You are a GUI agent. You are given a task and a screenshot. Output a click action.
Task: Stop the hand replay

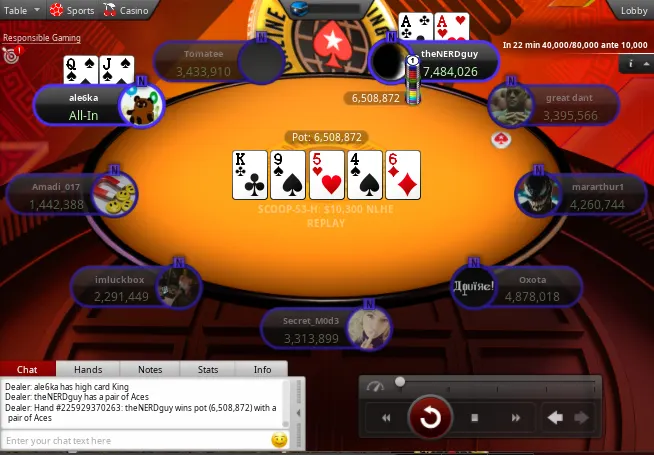[x=475, y=418]
